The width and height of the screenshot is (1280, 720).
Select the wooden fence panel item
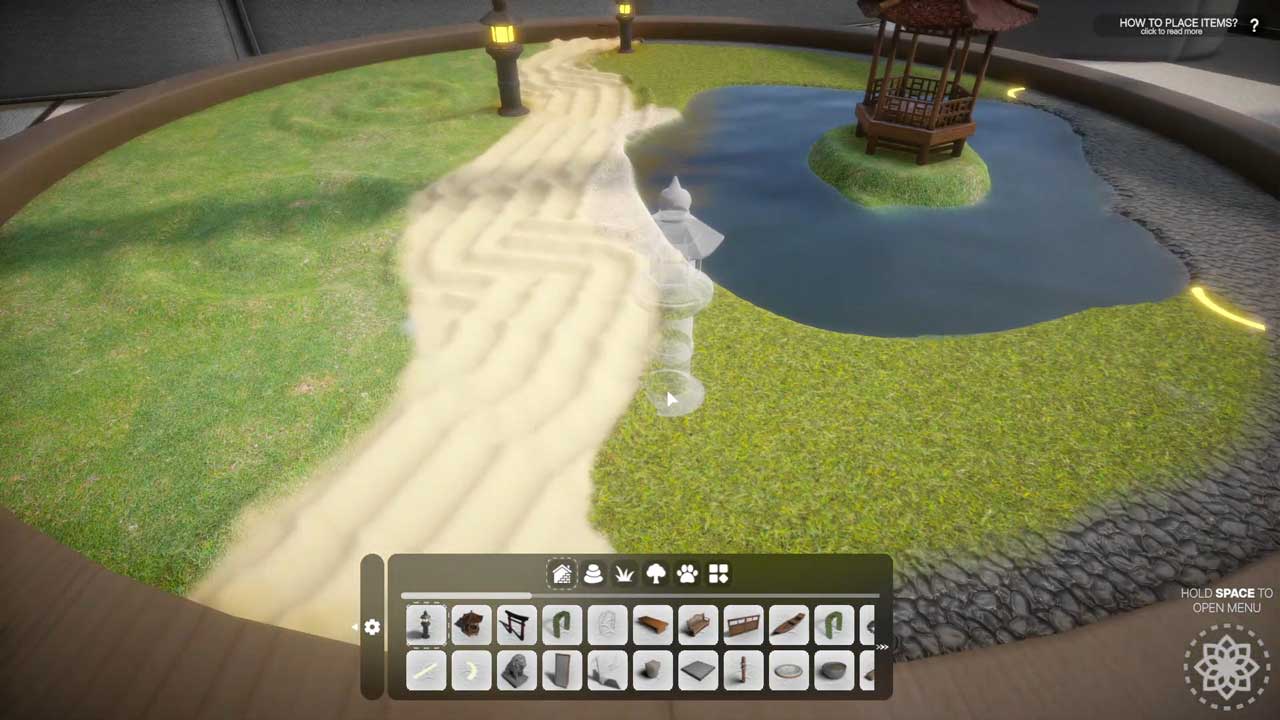click(743, 625)
